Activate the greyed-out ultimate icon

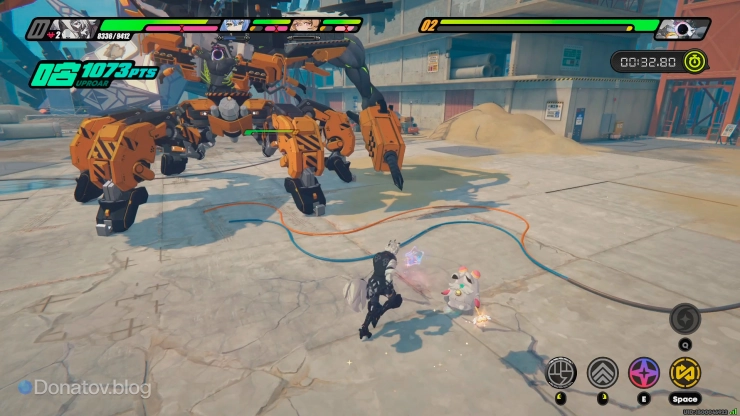point(685,318)
